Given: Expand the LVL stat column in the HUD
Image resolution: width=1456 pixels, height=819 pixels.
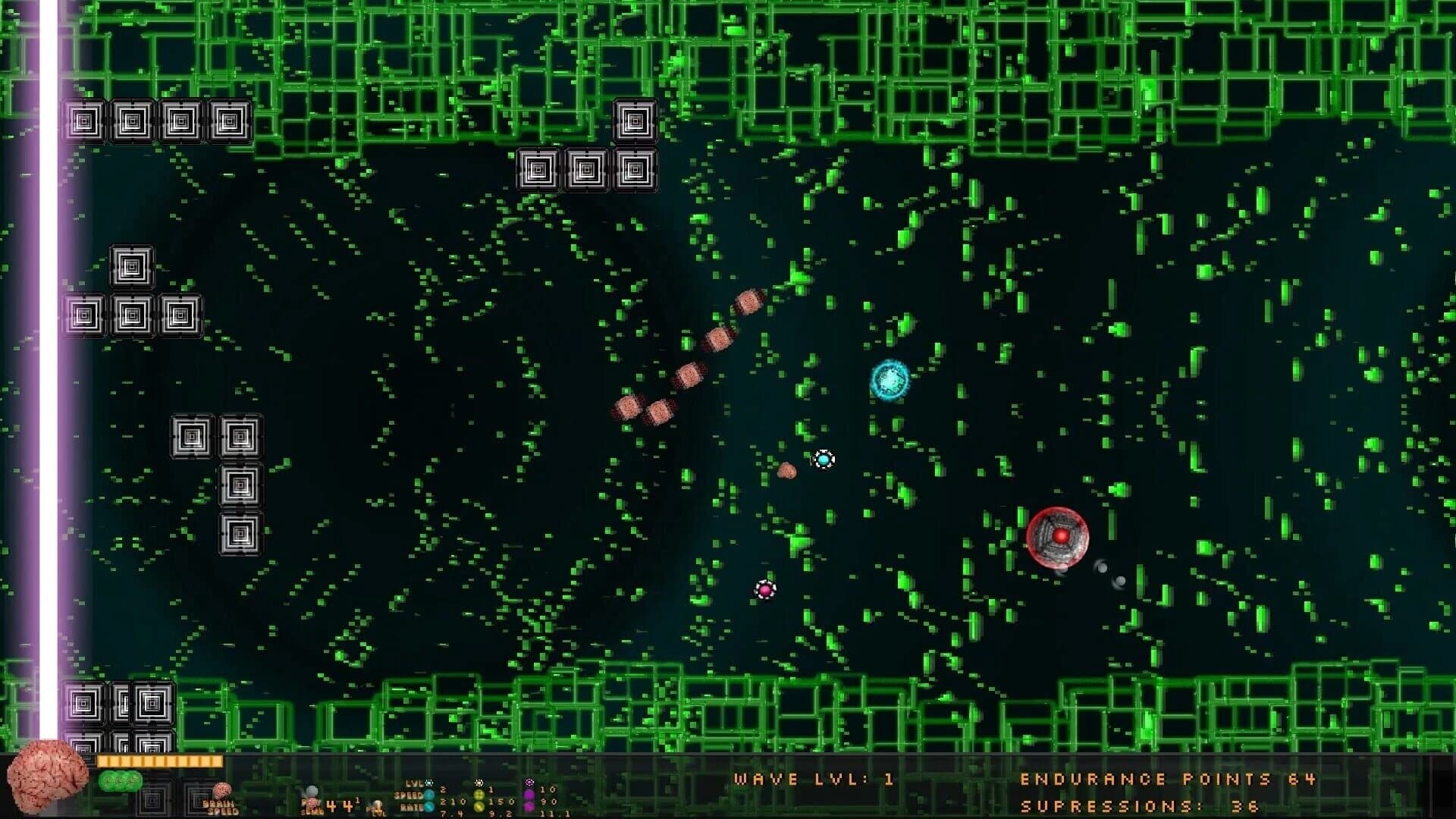Looking at the screenshot, I should (416, 783).
